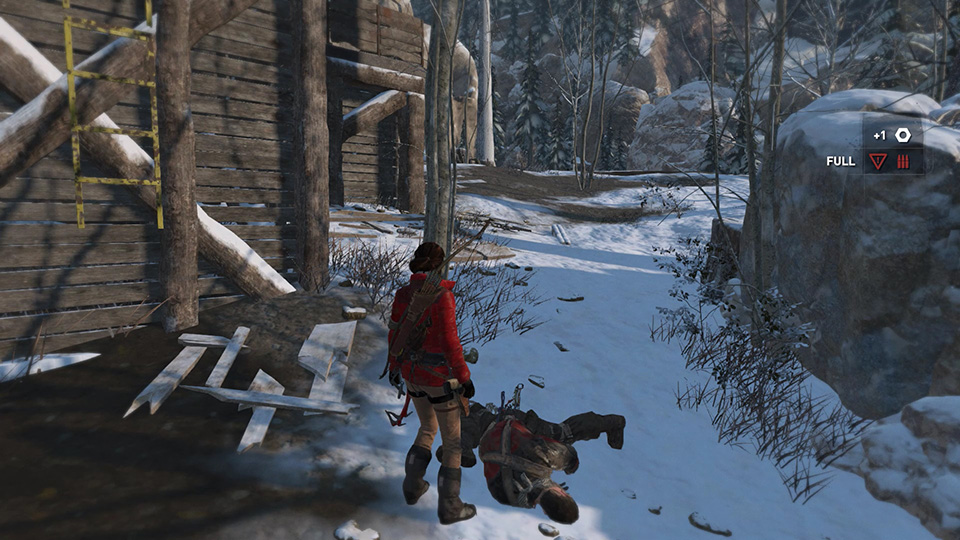This screenshot has height=540, width=960.
Task: Click the red bullets ammo icon
Action: click(x=903, y=161)
